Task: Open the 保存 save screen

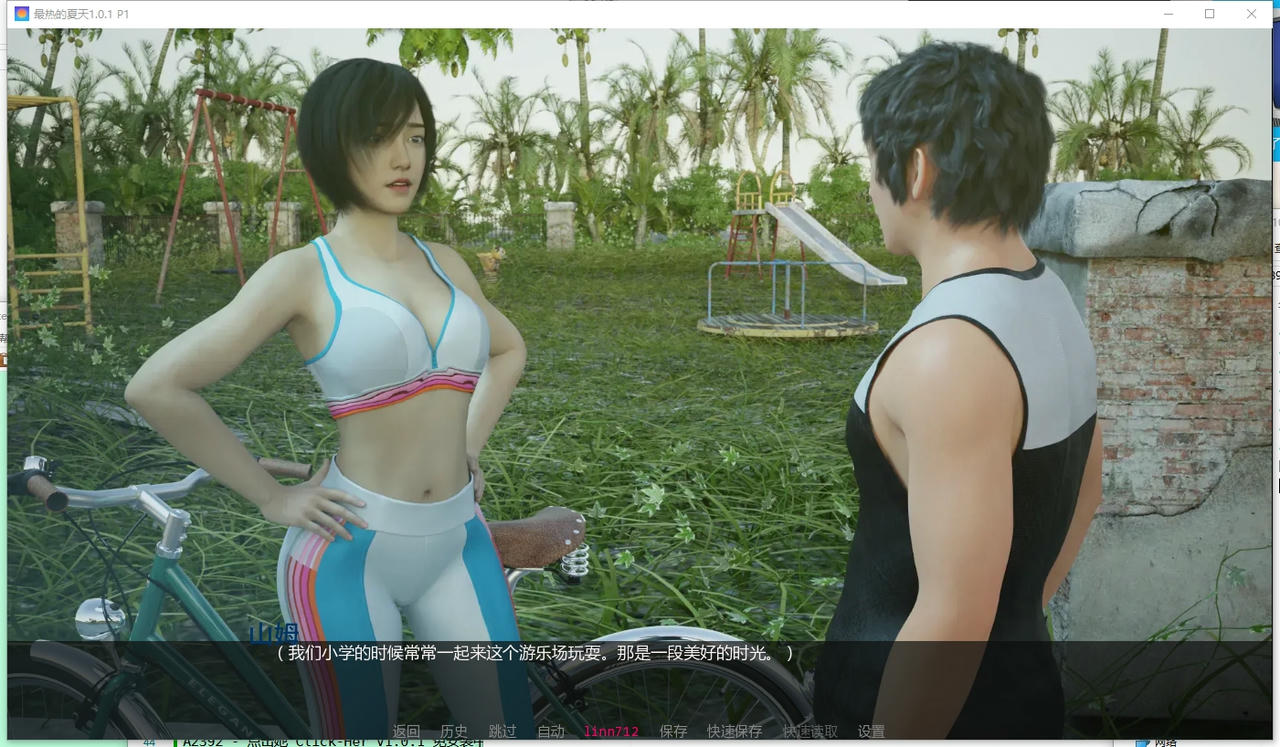Action: coord(672,731)
